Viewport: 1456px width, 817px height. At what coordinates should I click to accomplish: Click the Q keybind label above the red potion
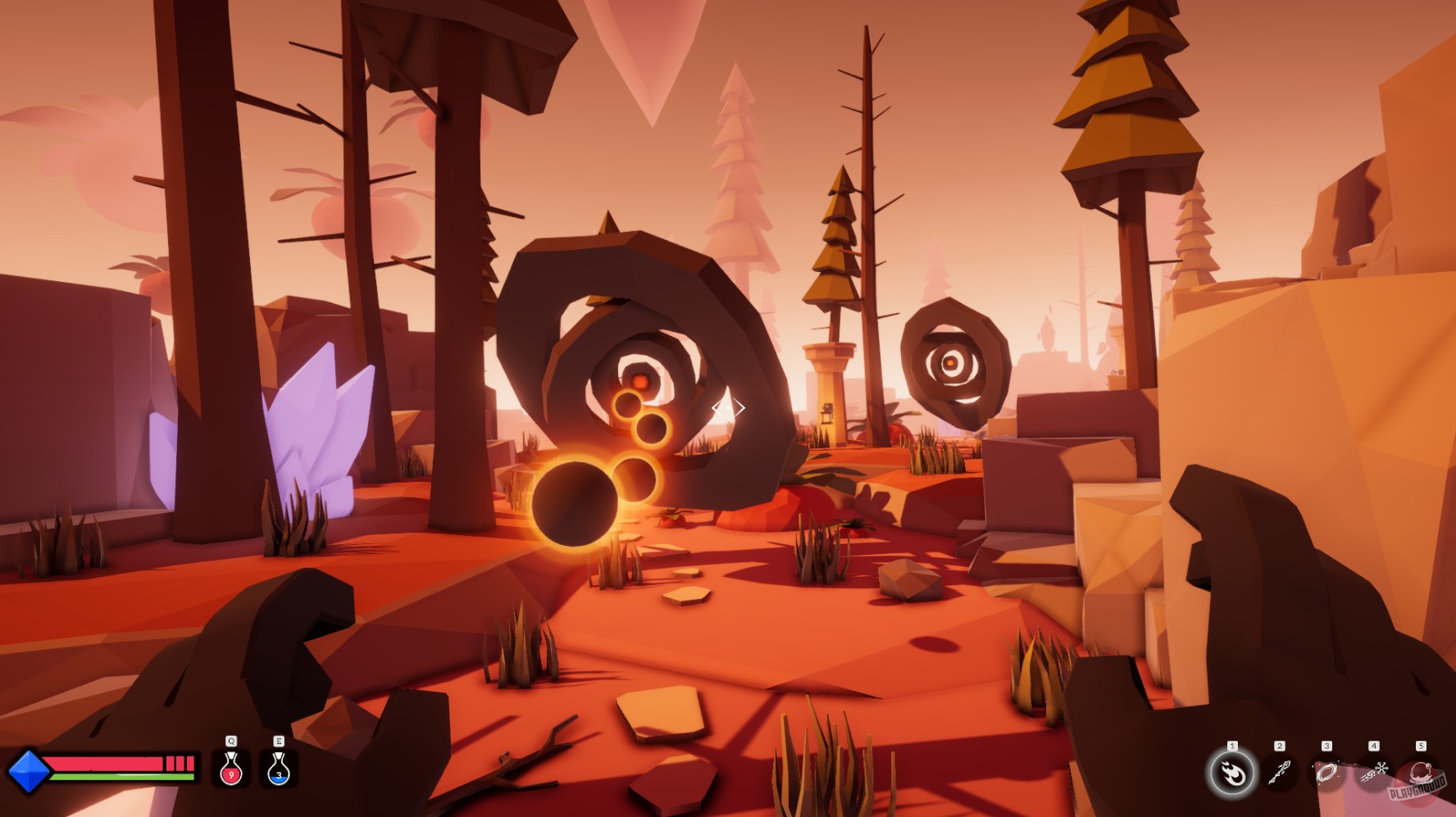[230, 741]
